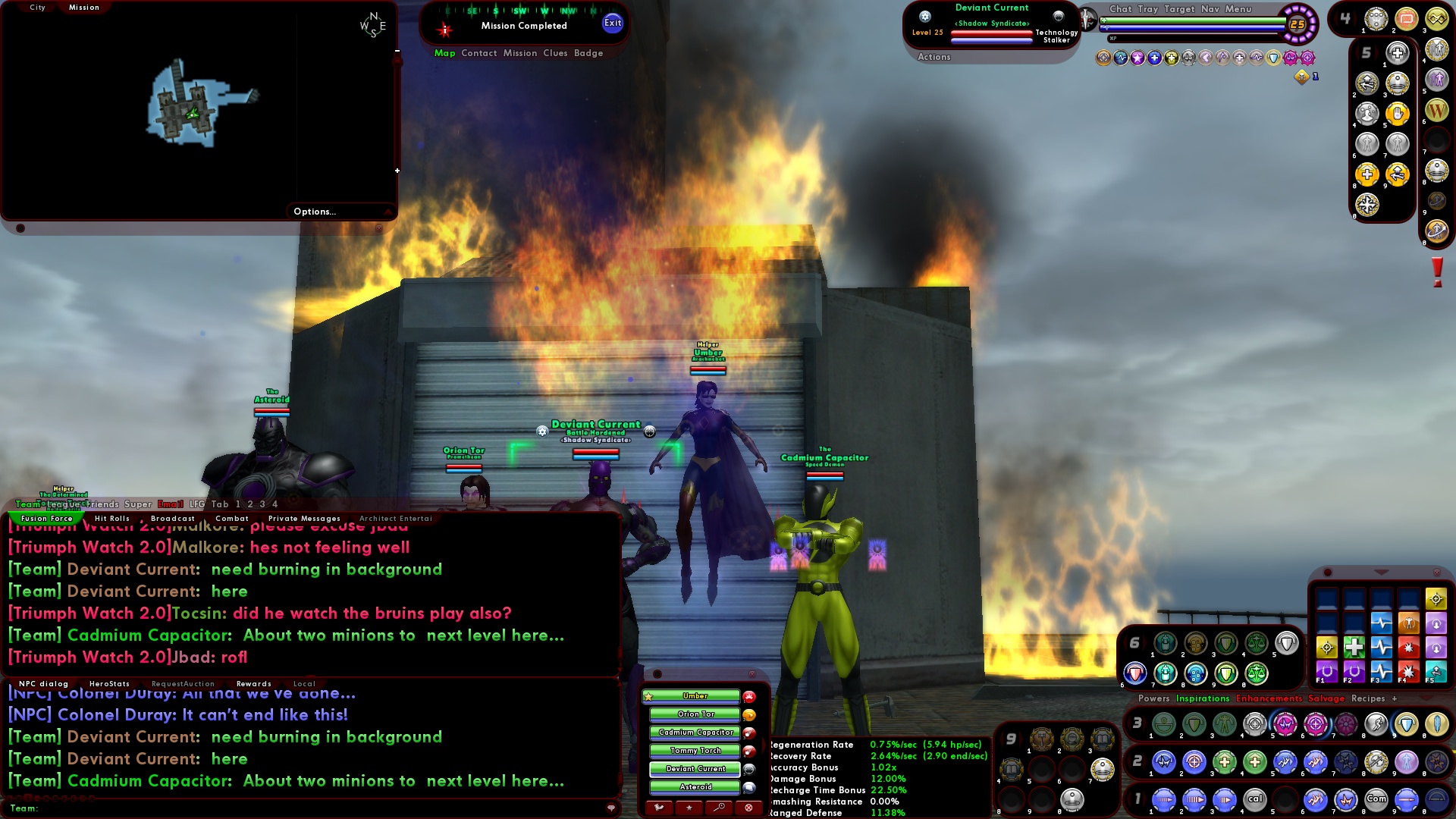Screen dimensions: 1456x819
Task: Click the + next to the Recipes tab
Action: coord(1394,698)
